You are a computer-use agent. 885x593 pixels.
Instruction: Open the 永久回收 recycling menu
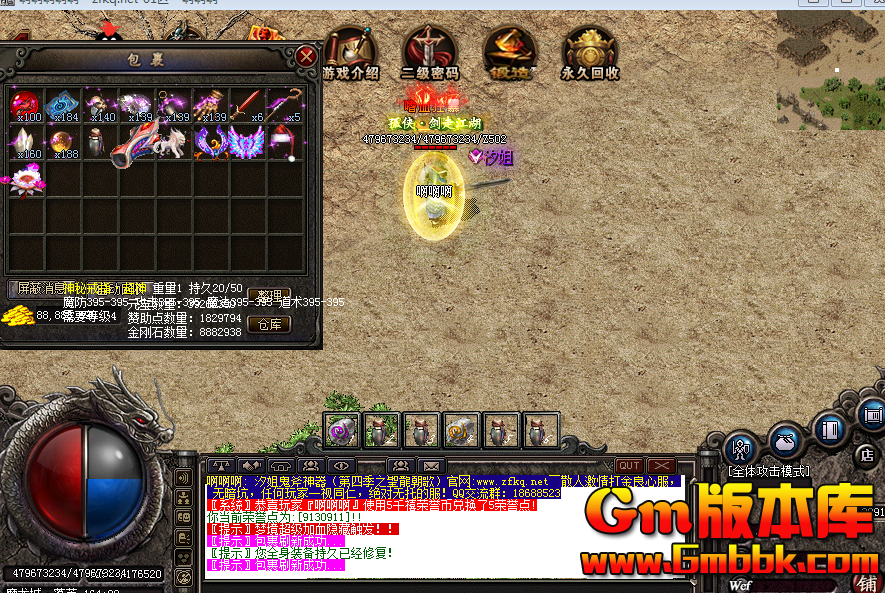click(x=590, y=52)
